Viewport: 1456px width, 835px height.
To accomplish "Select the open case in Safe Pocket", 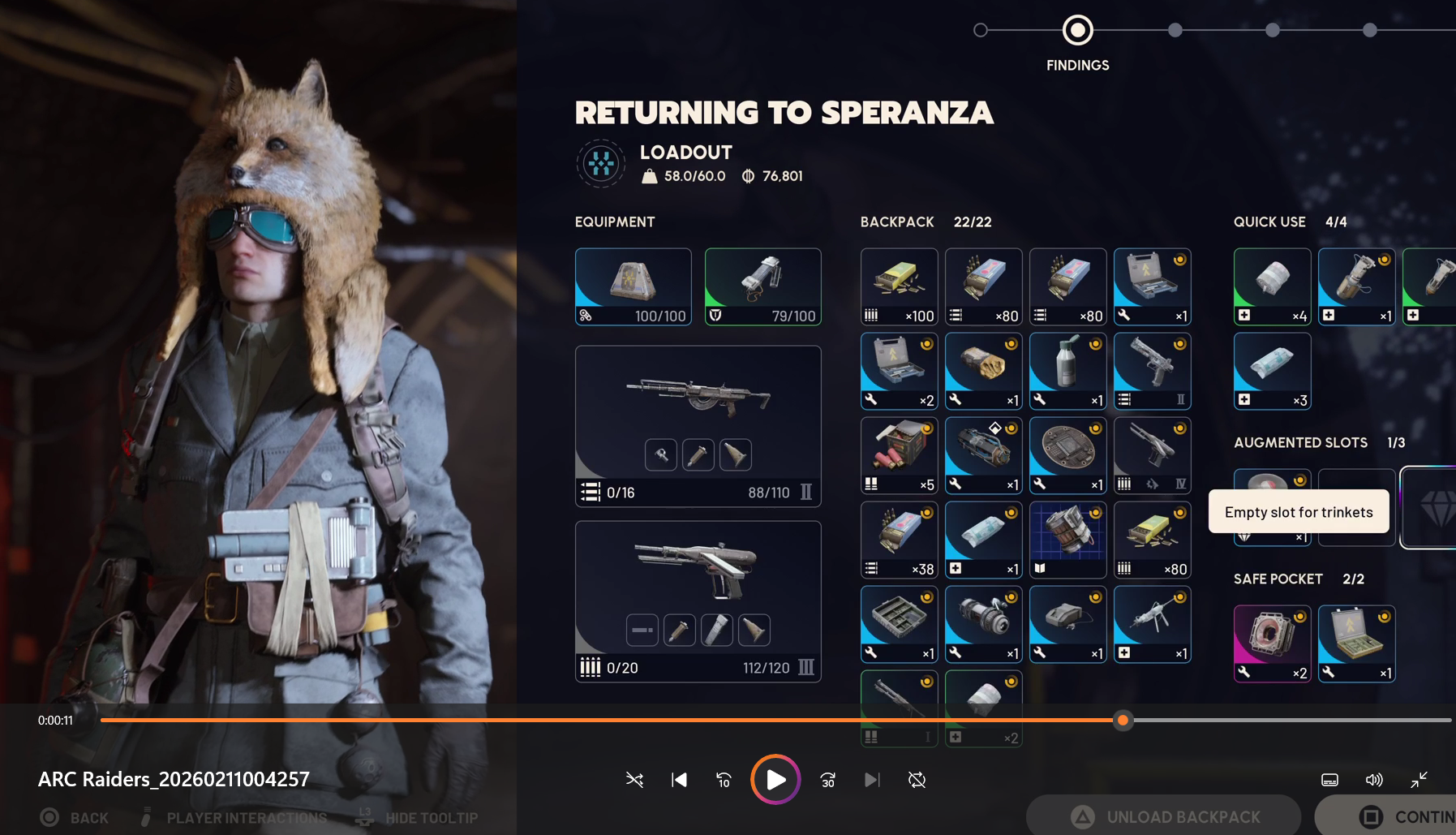I will (1356, 643).
